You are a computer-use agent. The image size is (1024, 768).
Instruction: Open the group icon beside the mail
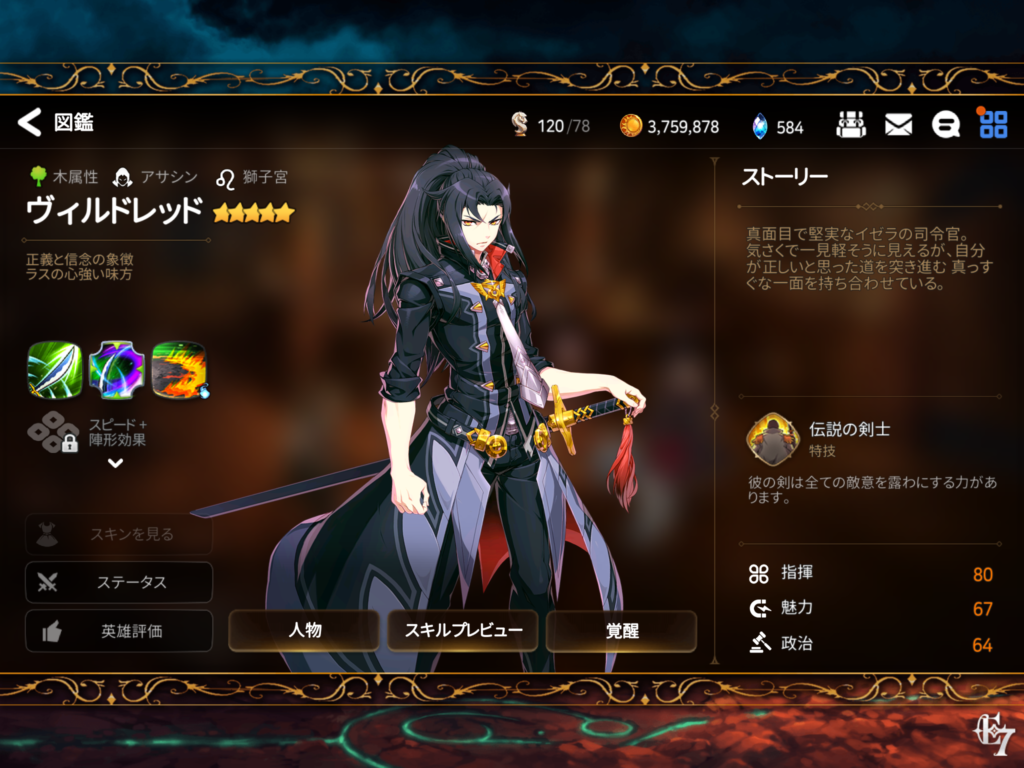coord(851,125)
